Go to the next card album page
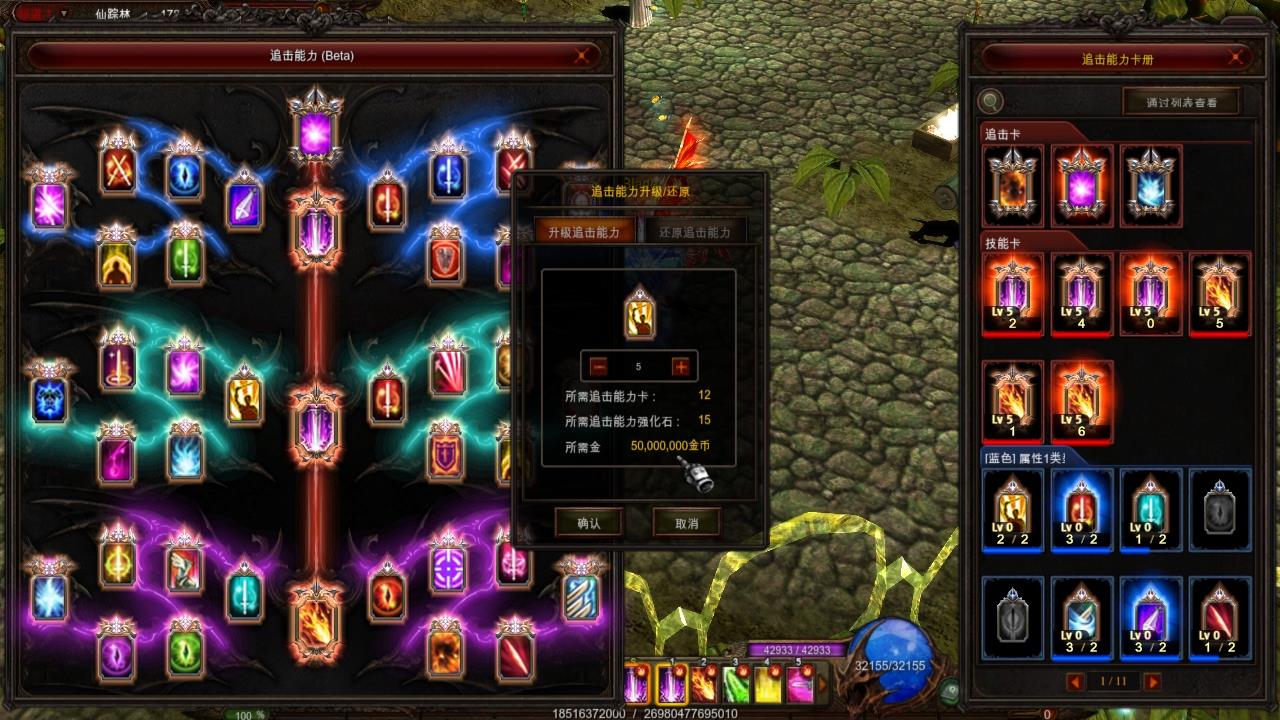 pyautogui.click(x=1152, y=682)
